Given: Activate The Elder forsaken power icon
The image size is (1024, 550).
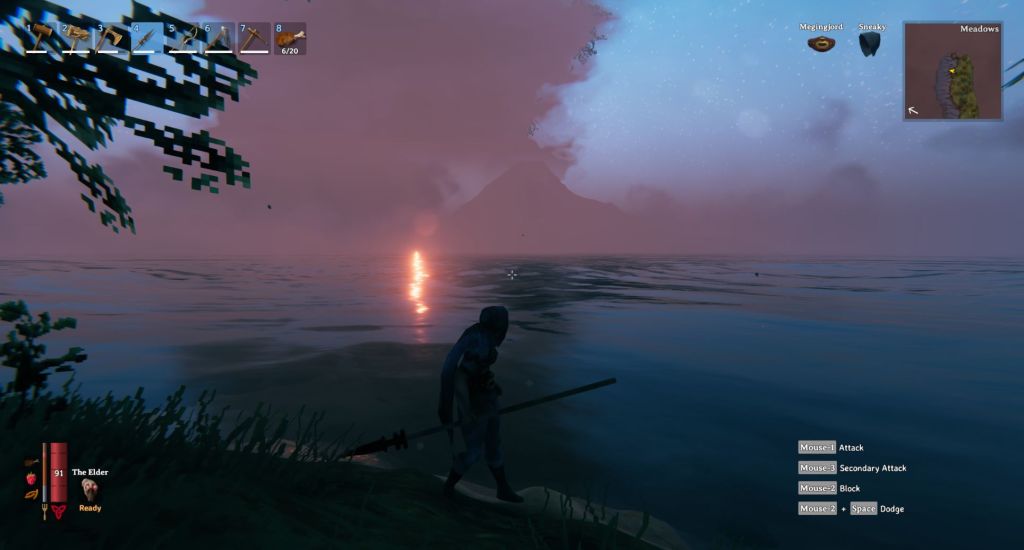Looking at the screenshot, I should pyautogui.click(x=90, y=489).
